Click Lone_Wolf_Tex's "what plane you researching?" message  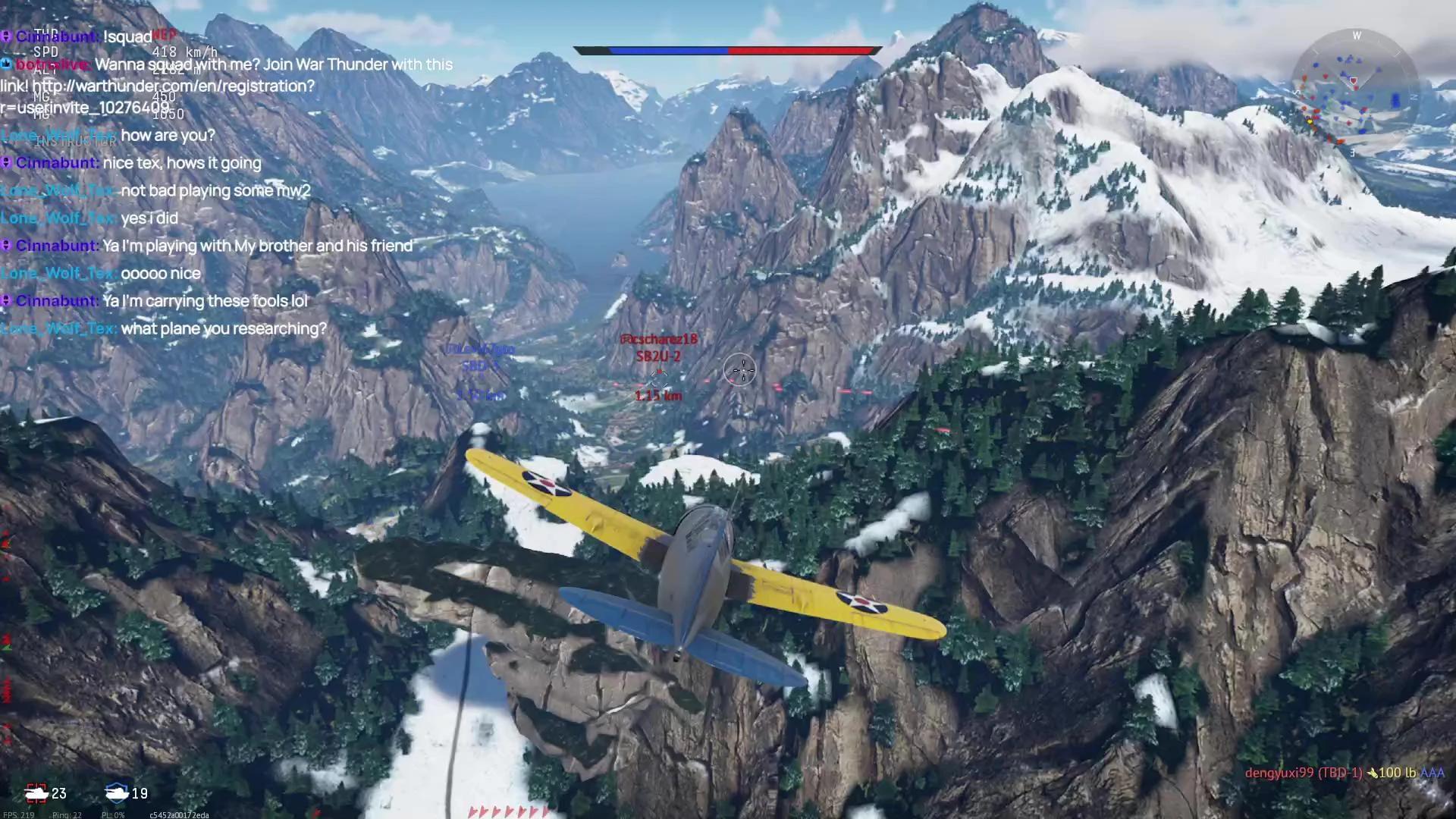223,328
